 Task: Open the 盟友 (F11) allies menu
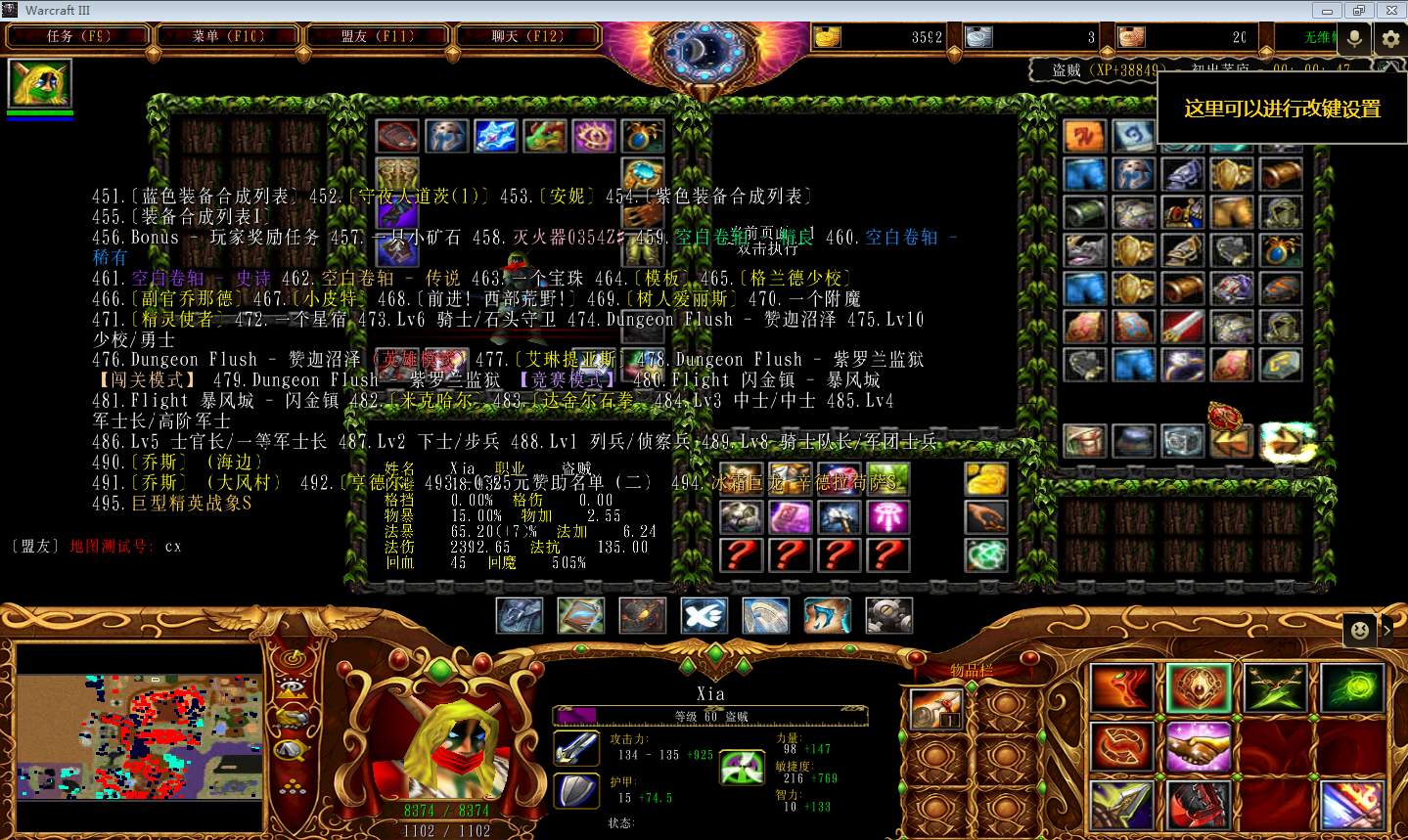[x=378, y=37]
